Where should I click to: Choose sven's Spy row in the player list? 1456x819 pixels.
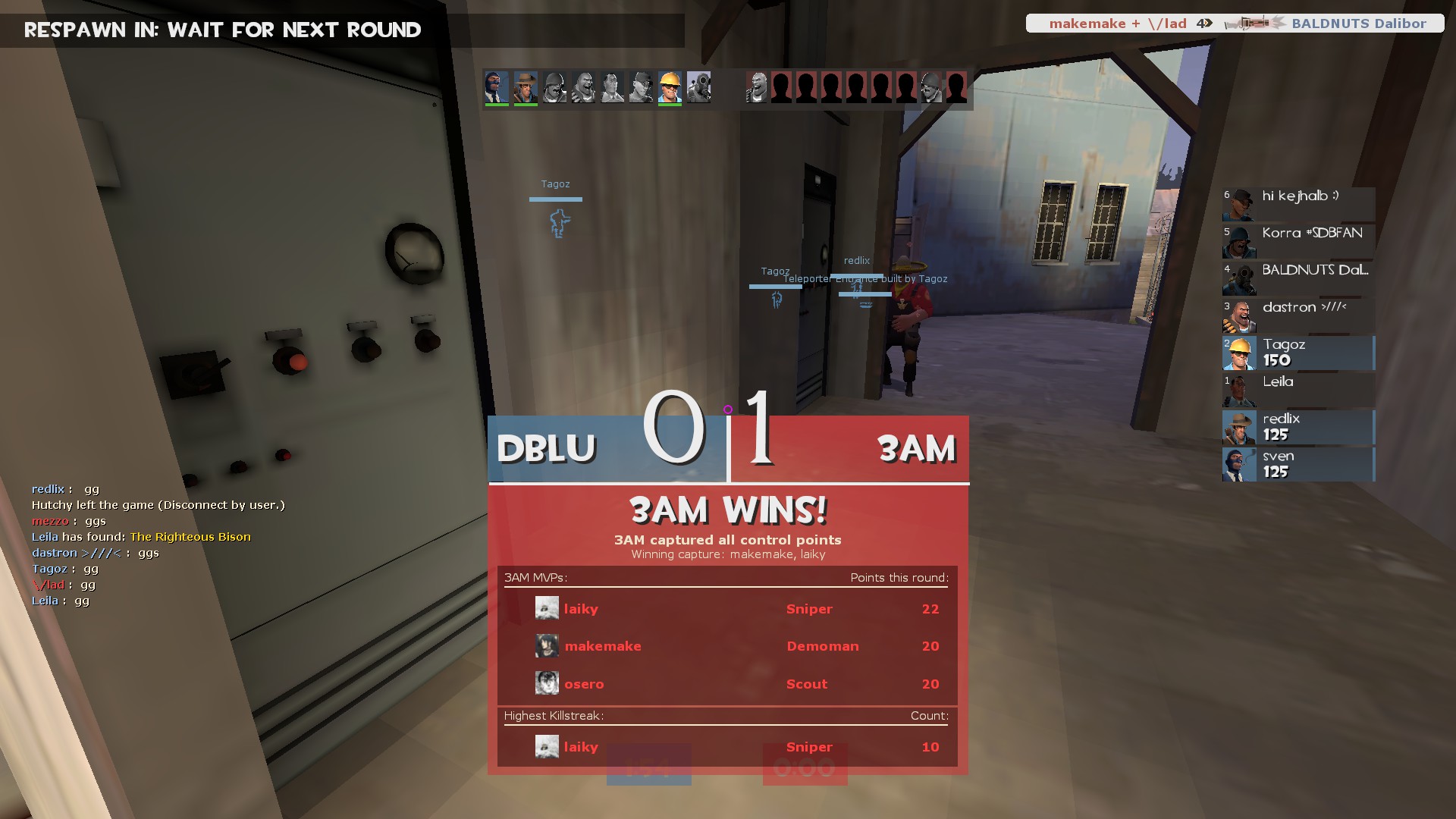[x=1298, y=464]
